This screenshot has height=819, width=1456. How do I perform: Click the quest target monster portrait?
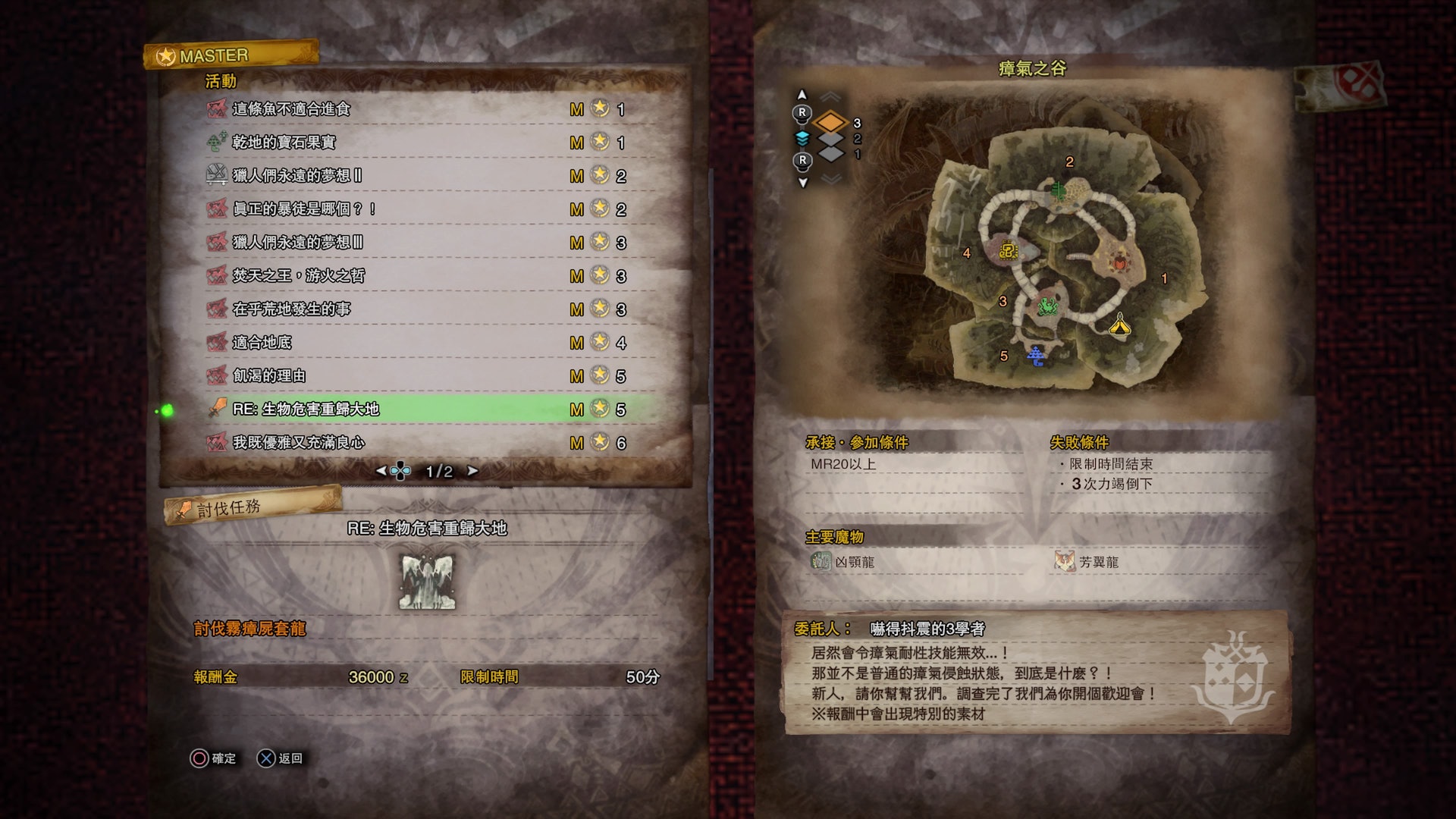[427, 582]
